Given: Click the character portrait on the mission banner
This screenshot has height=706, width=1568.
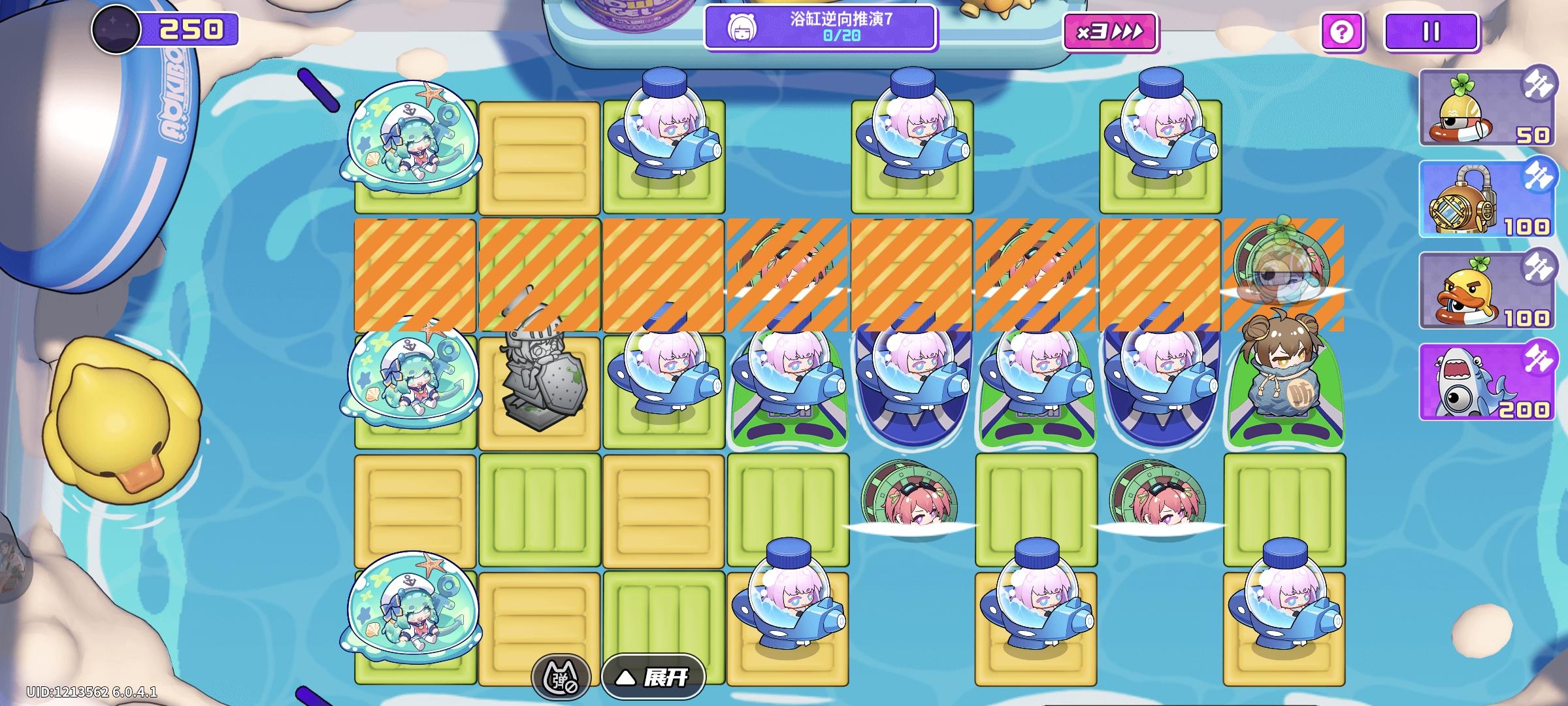Looking at the screenshot, I should coord(742,29).
